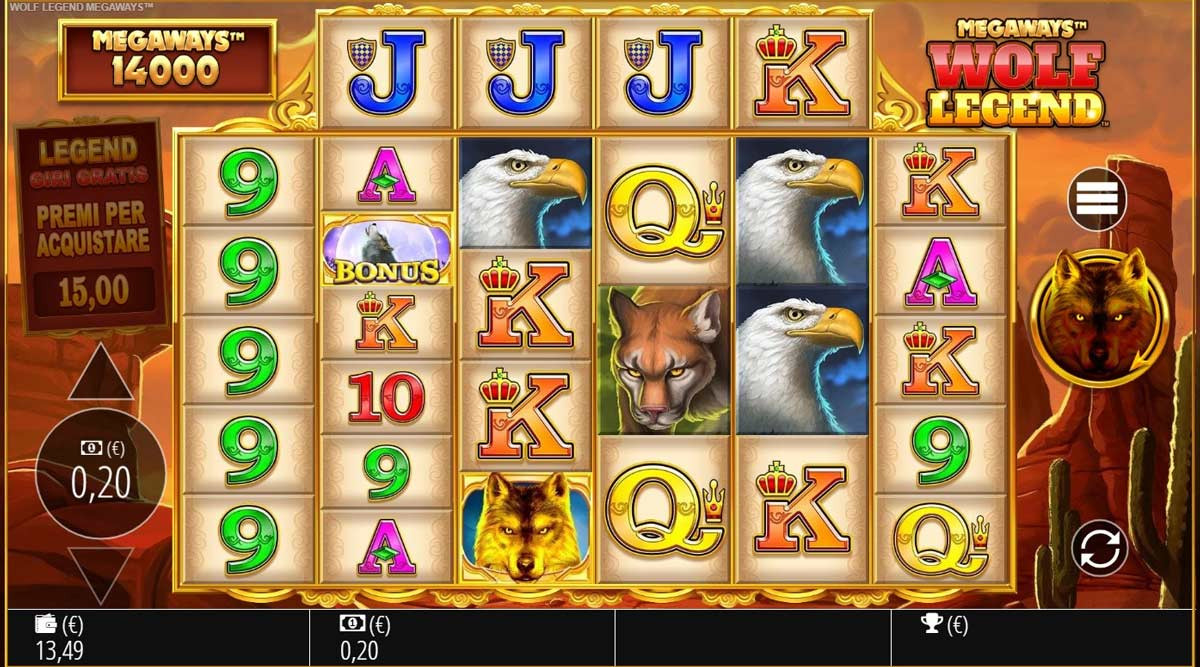Open the hamburger menu
Image resolution: width=1200 pixels, height=667 pixels.
click(x=1097, y=200)
